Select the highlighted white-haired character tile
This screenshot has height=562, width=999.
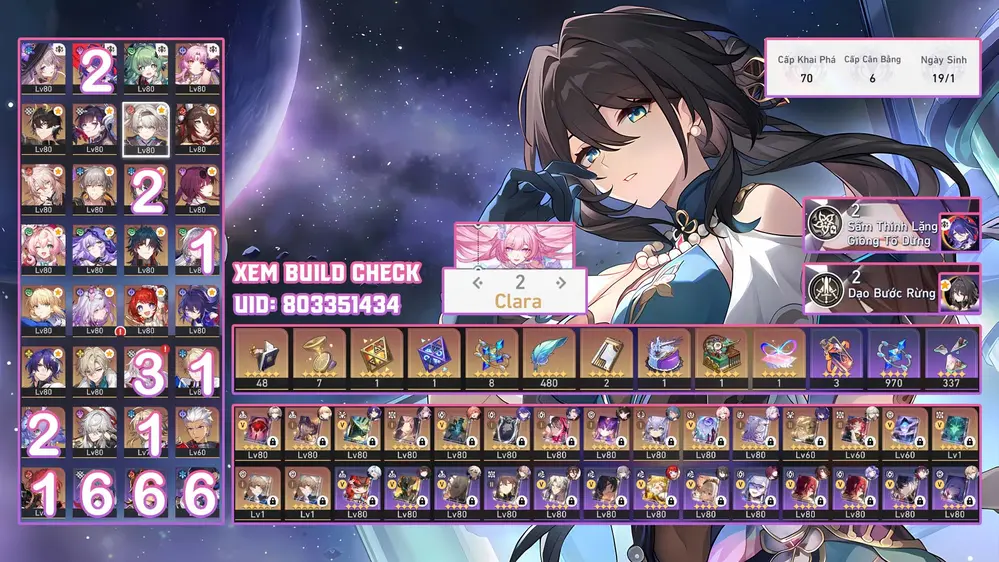coord(146,128)
